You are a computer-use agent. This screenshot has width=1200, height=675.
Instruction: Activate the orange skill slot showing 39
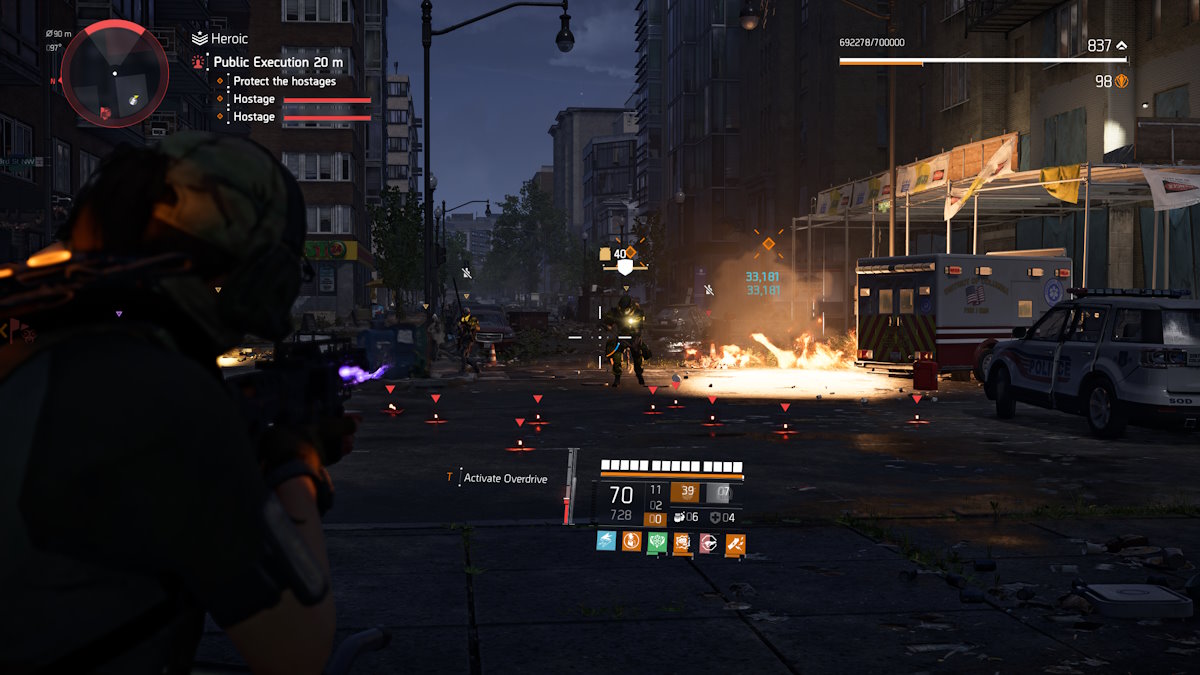pyautogui.click(x=686, y=492)
